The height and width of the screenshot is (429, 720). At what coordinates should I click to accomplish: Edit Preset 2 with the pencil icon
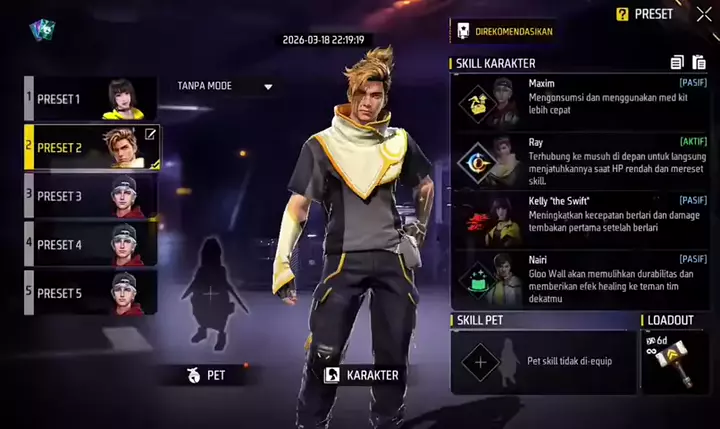[150, 134]
